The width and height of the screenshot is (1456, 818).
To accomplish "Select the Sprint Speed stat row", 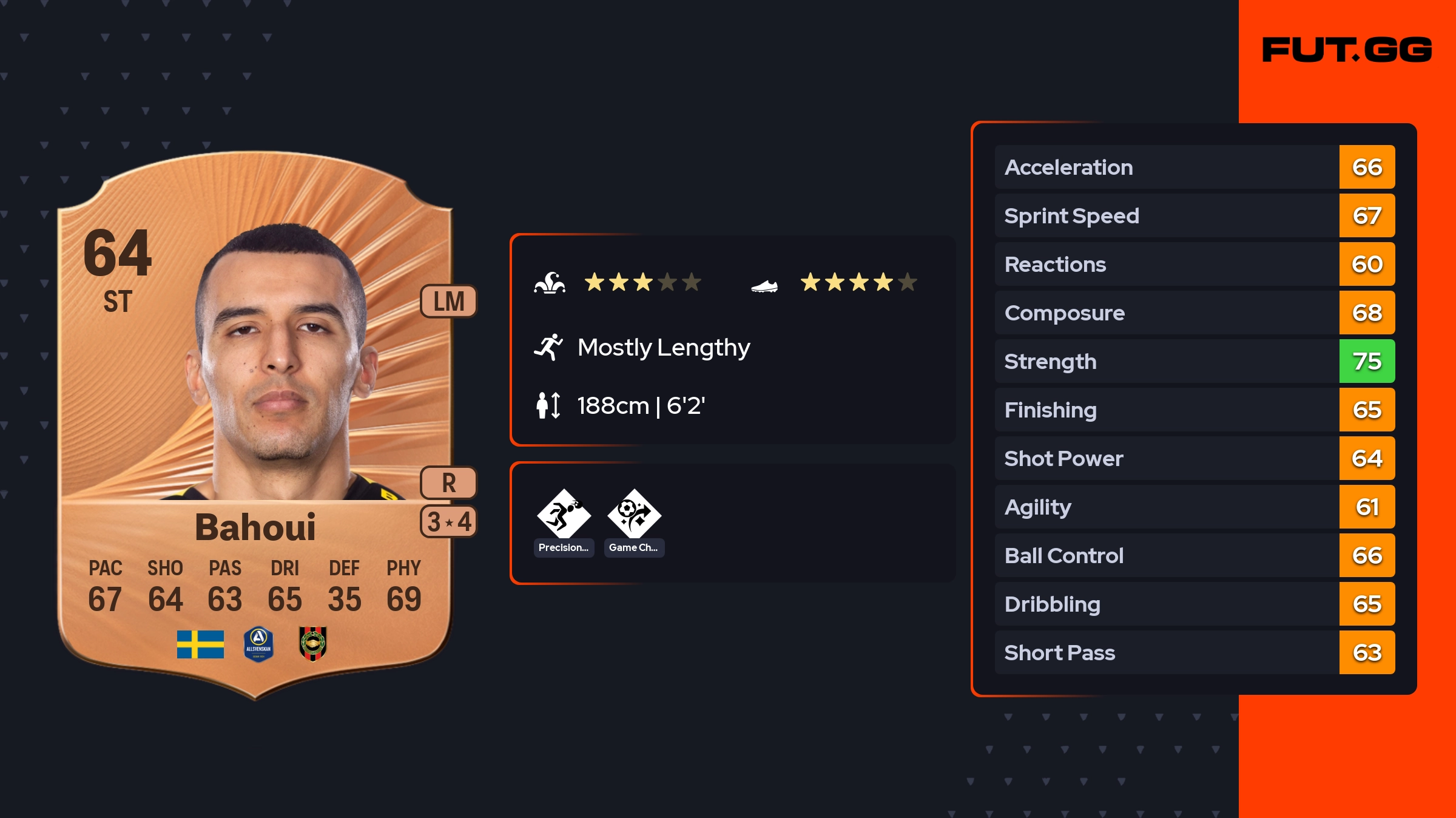I will click(1194, 215).
